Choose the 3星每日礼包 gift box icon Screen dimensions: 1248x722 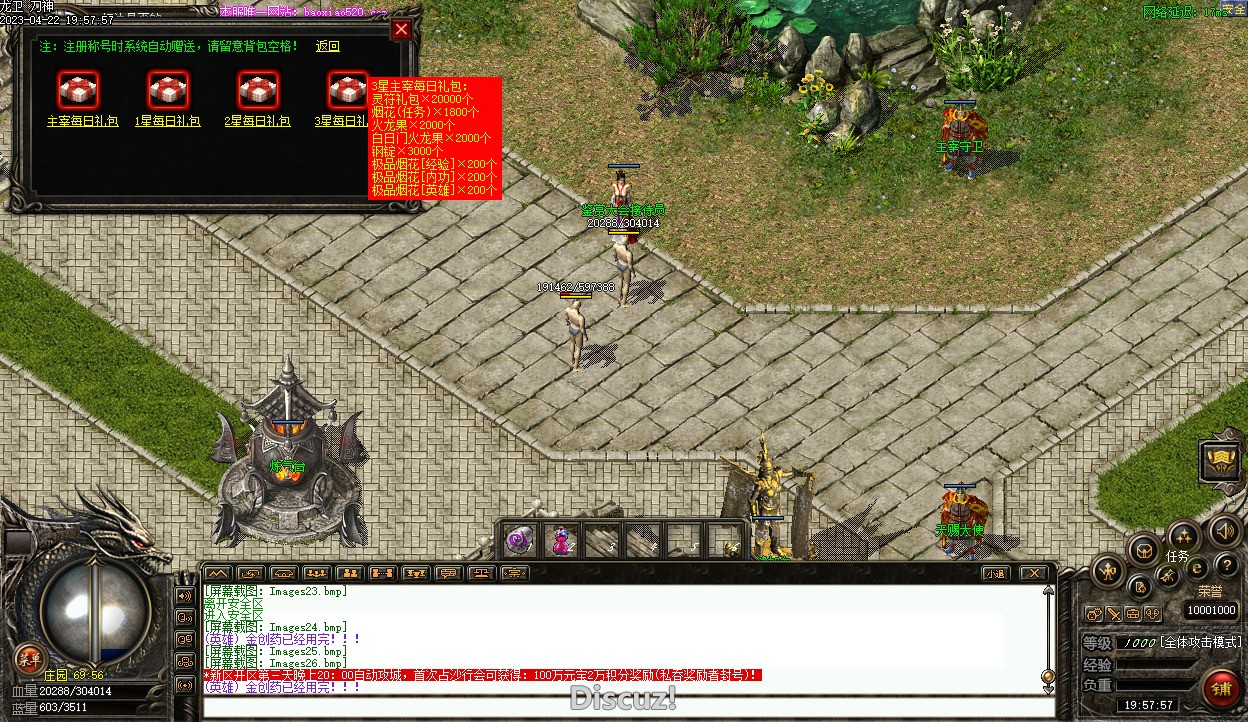click(347, 90)
